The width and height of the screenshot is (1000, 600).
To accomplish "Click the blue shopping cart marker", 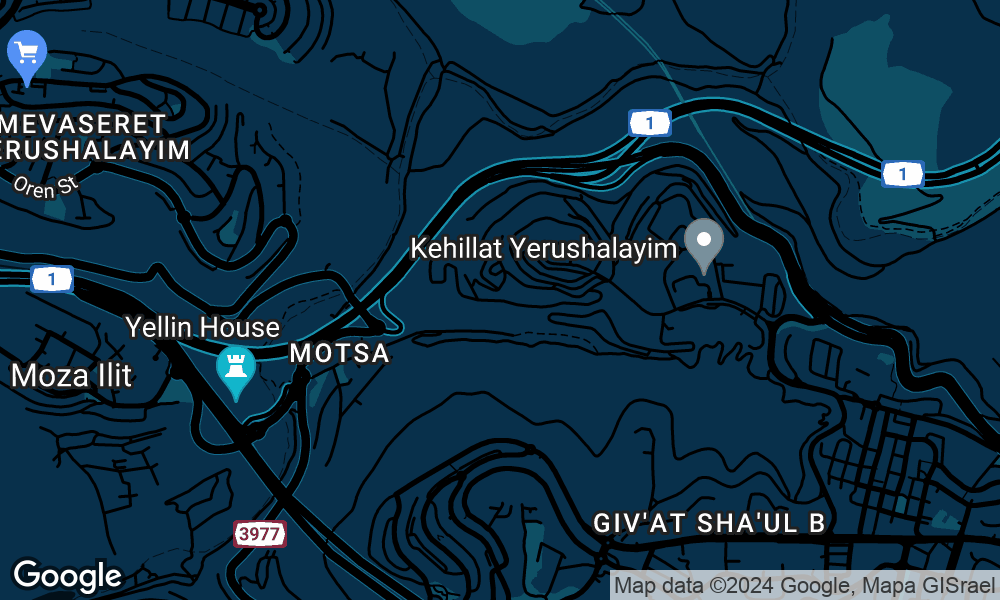I will tap(26, 53).
